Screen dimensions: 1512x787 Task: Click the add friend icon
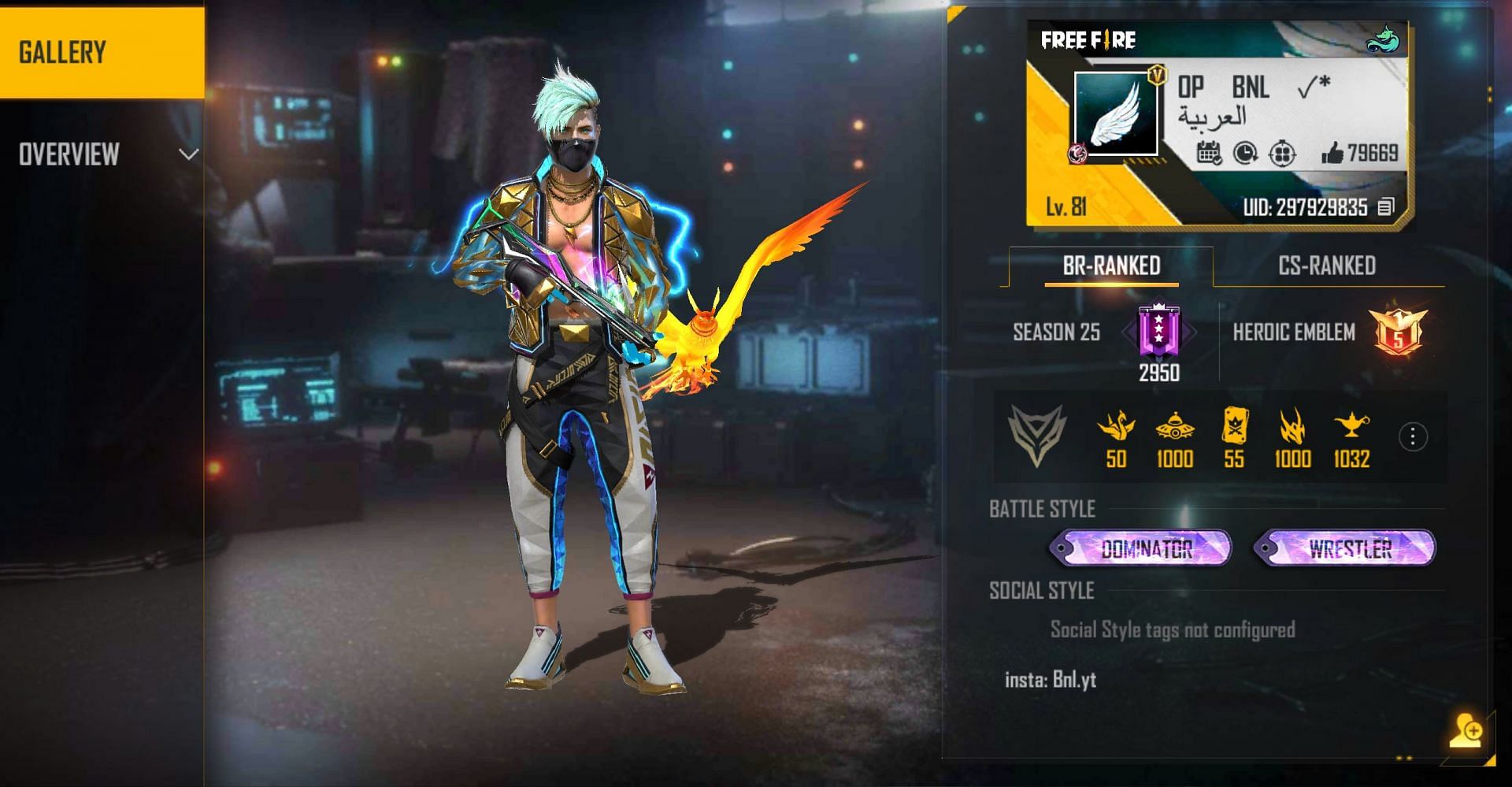click(x=1466, y=730)
